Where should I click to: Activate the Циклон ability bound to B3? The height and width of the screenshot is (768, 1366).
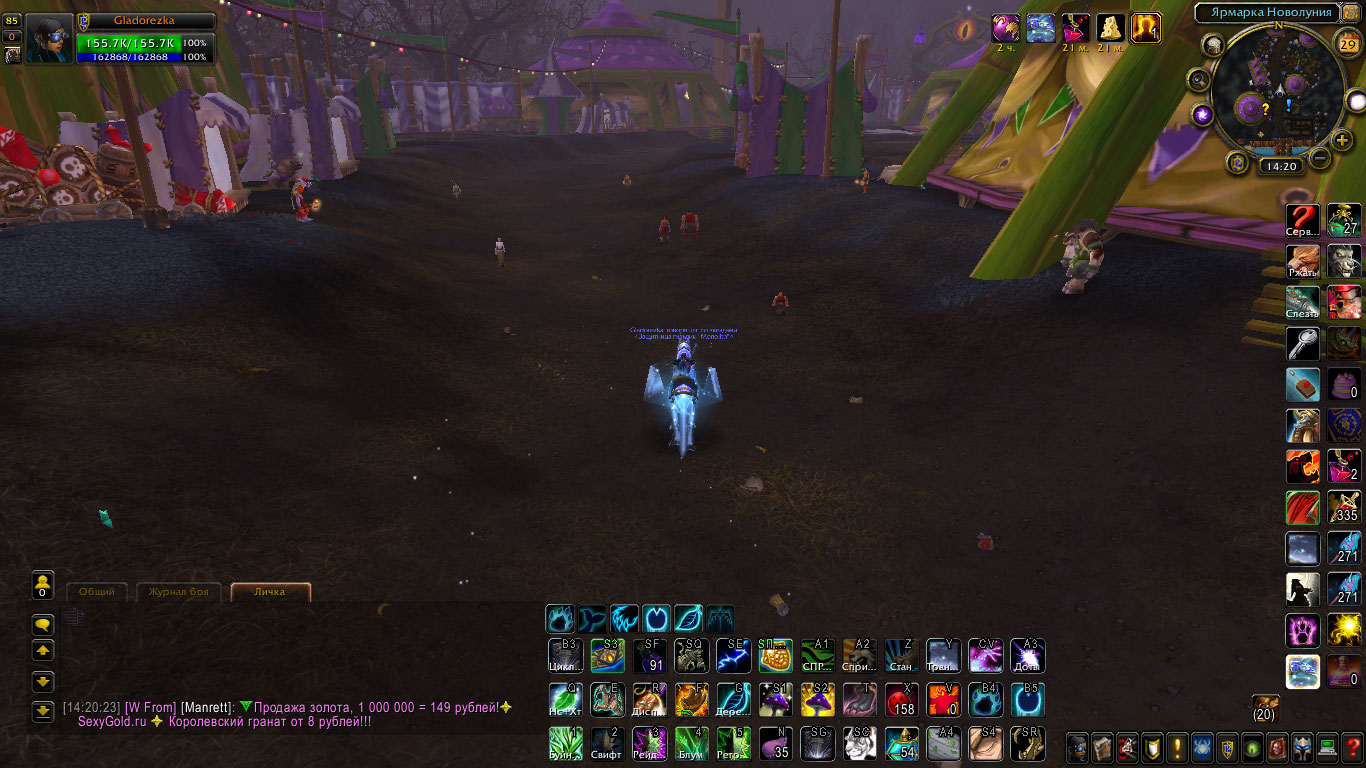[x=566, y=656]
